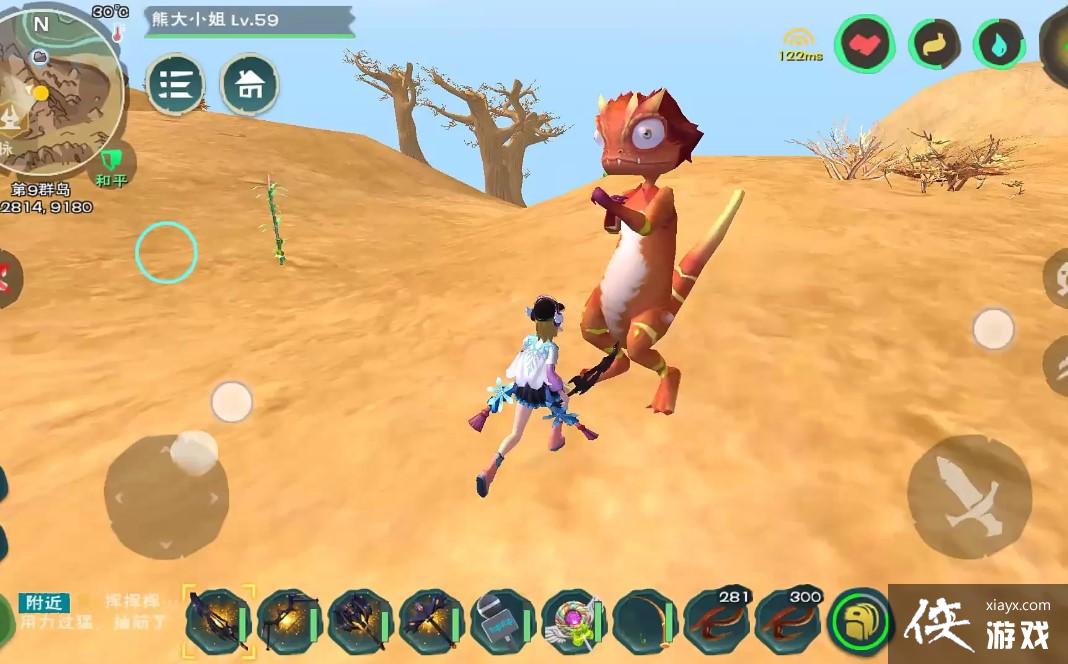The height and width of the screenshot is (664, 1068).
Task: Click the virtual movement joystick
Action: [166, 496]
